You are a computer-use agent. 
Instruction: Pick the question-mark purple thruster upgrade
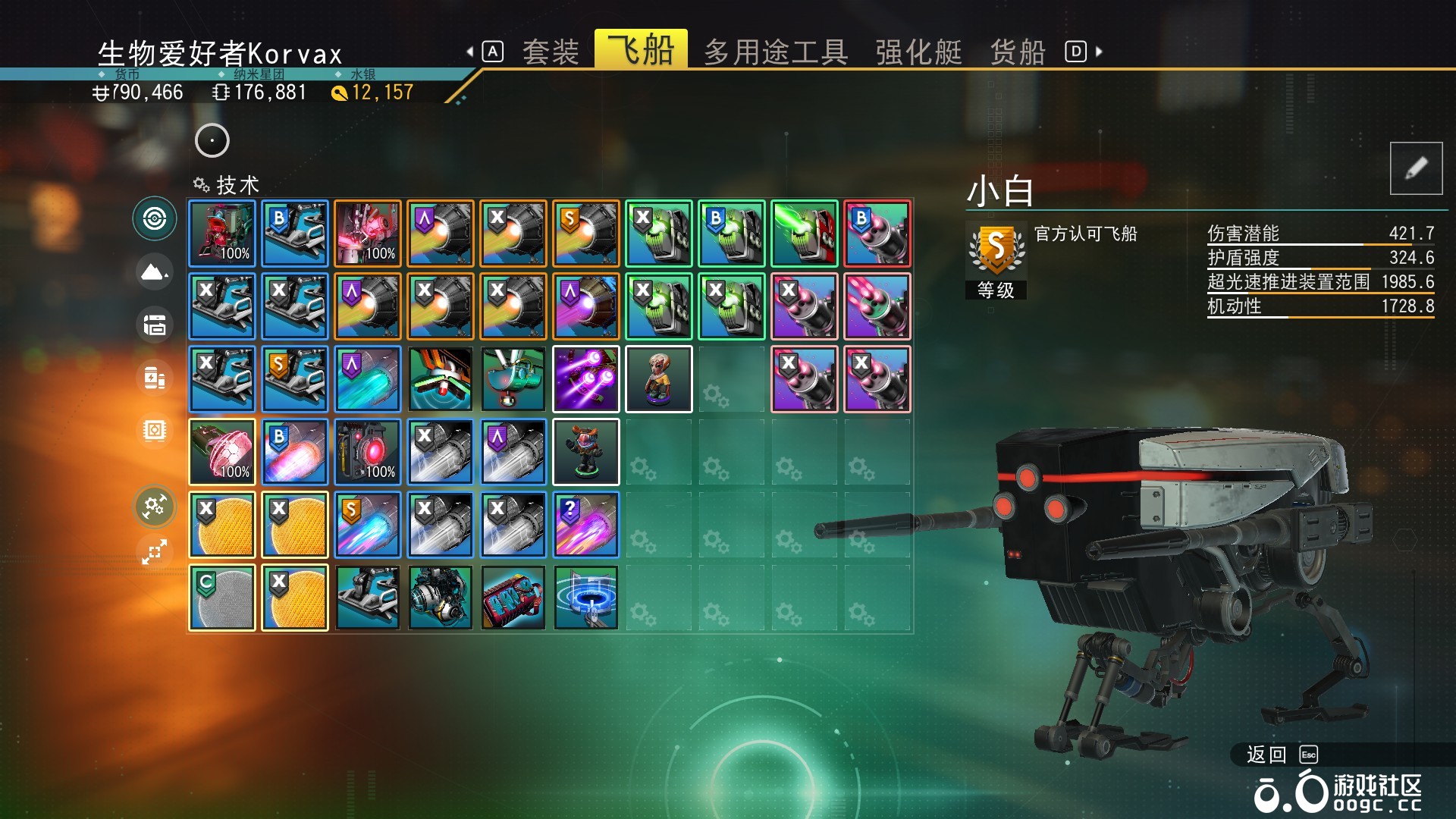click(585, 525)
